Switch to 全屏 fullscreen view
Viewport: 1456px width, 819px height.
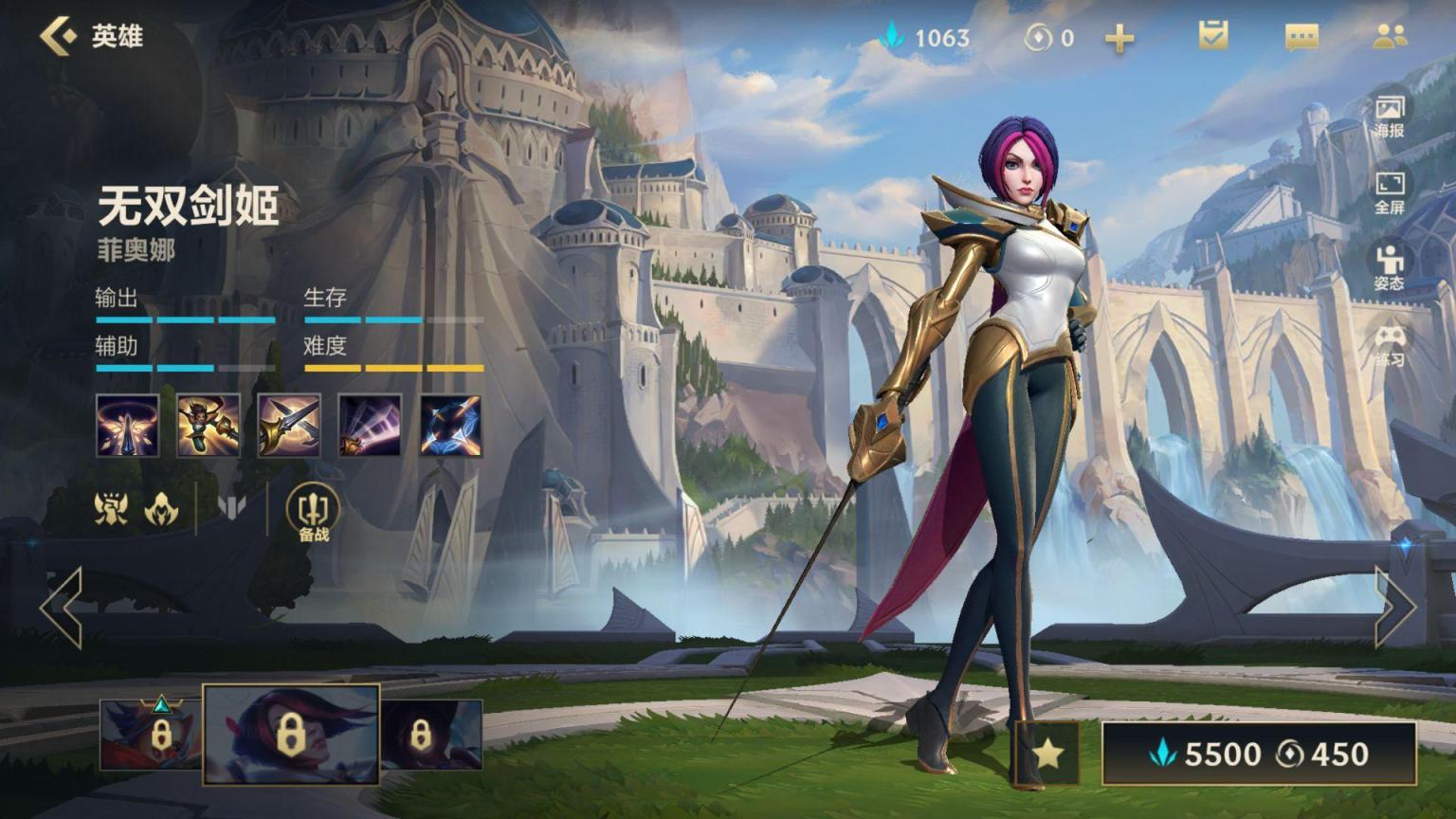coord(1390,191)
